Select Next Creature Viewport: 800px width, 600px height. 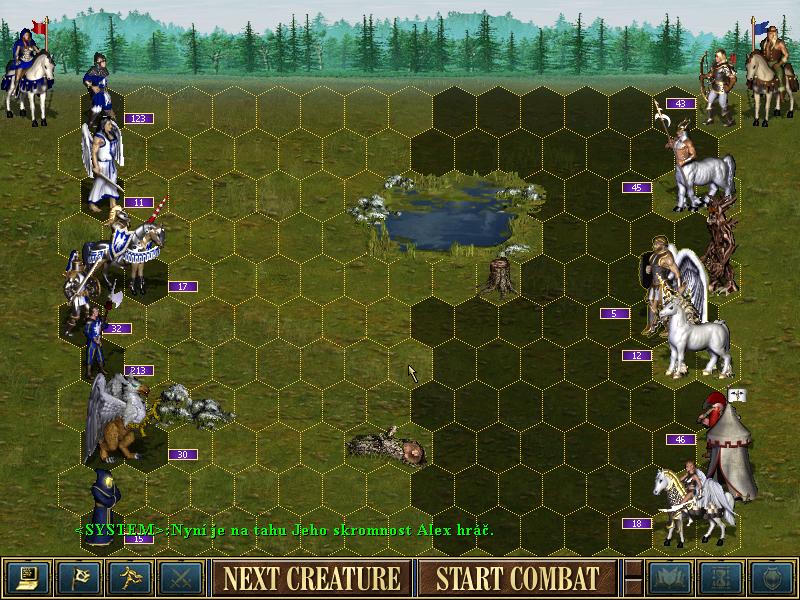click(311, 578)
